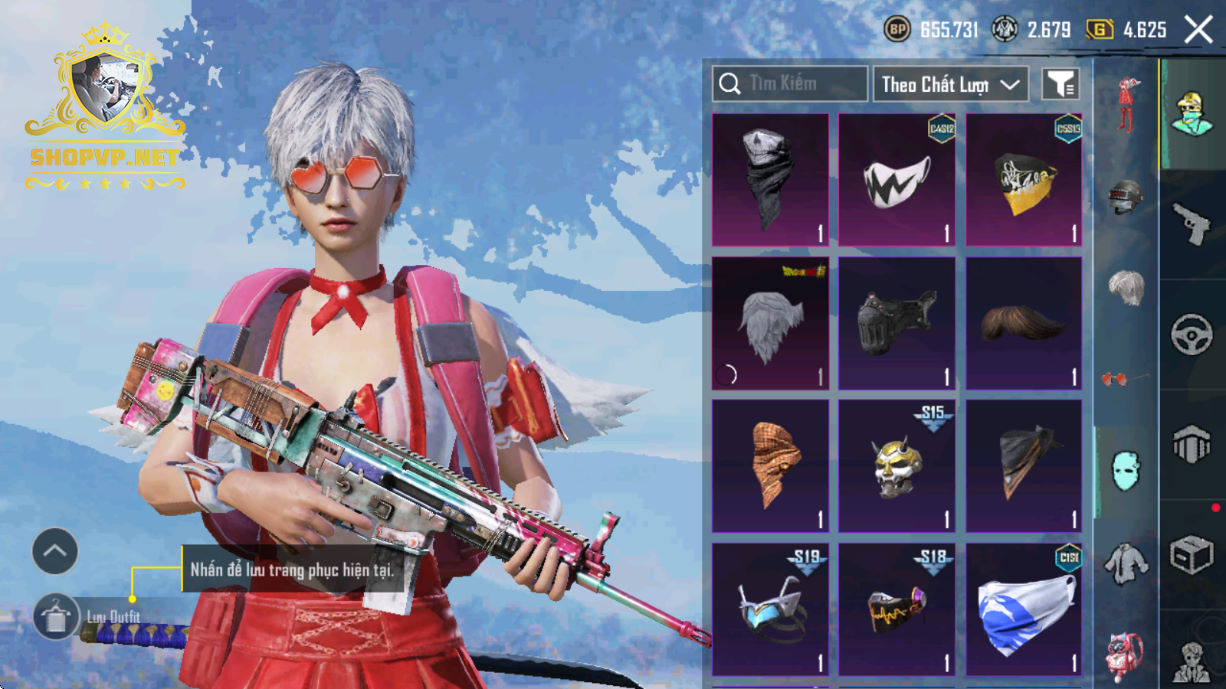Open the Theo Chất Lượng sort dropdown
Screen dimensions: 1226x689
pos(951,84)
